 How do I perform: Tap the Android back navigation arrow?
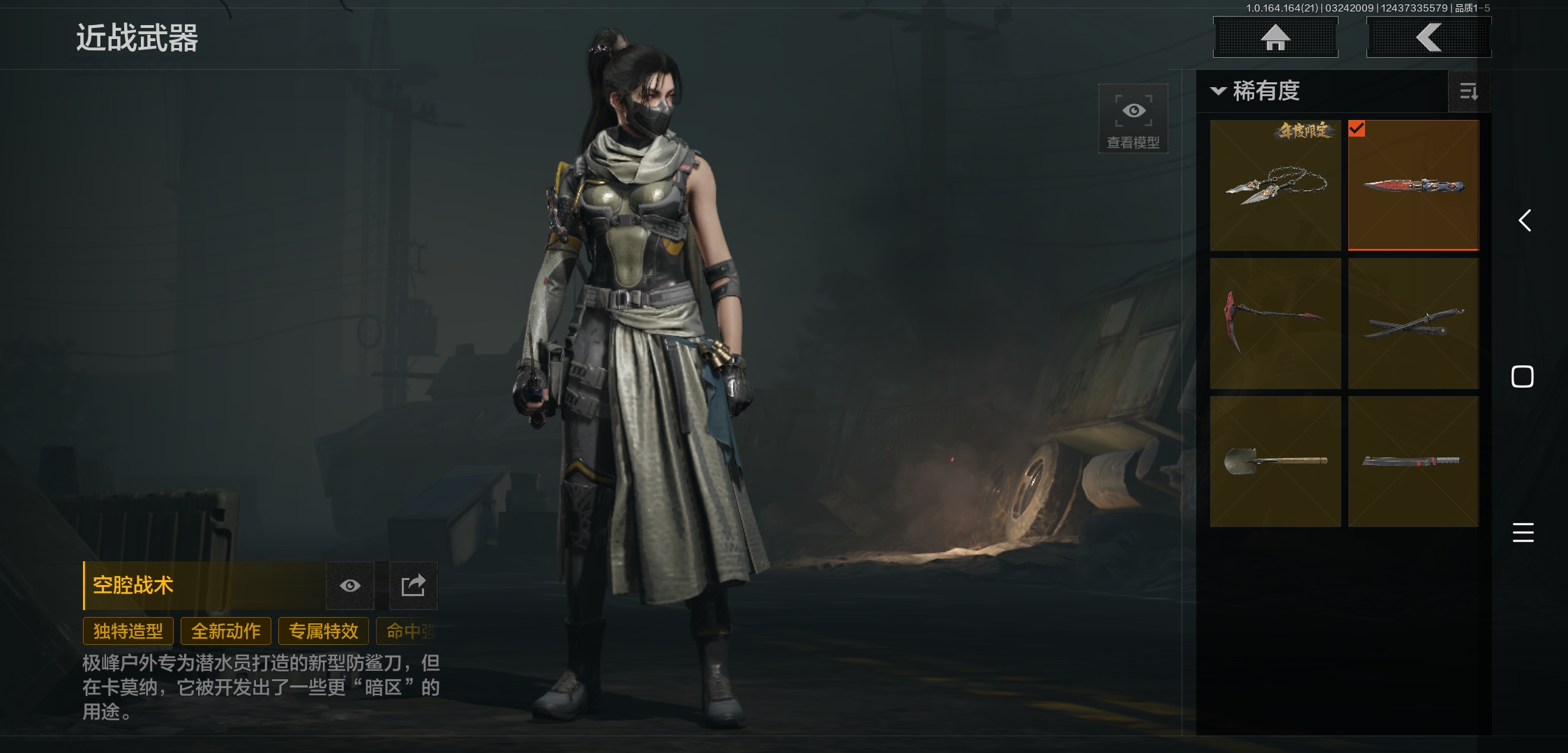[1524, 221]
